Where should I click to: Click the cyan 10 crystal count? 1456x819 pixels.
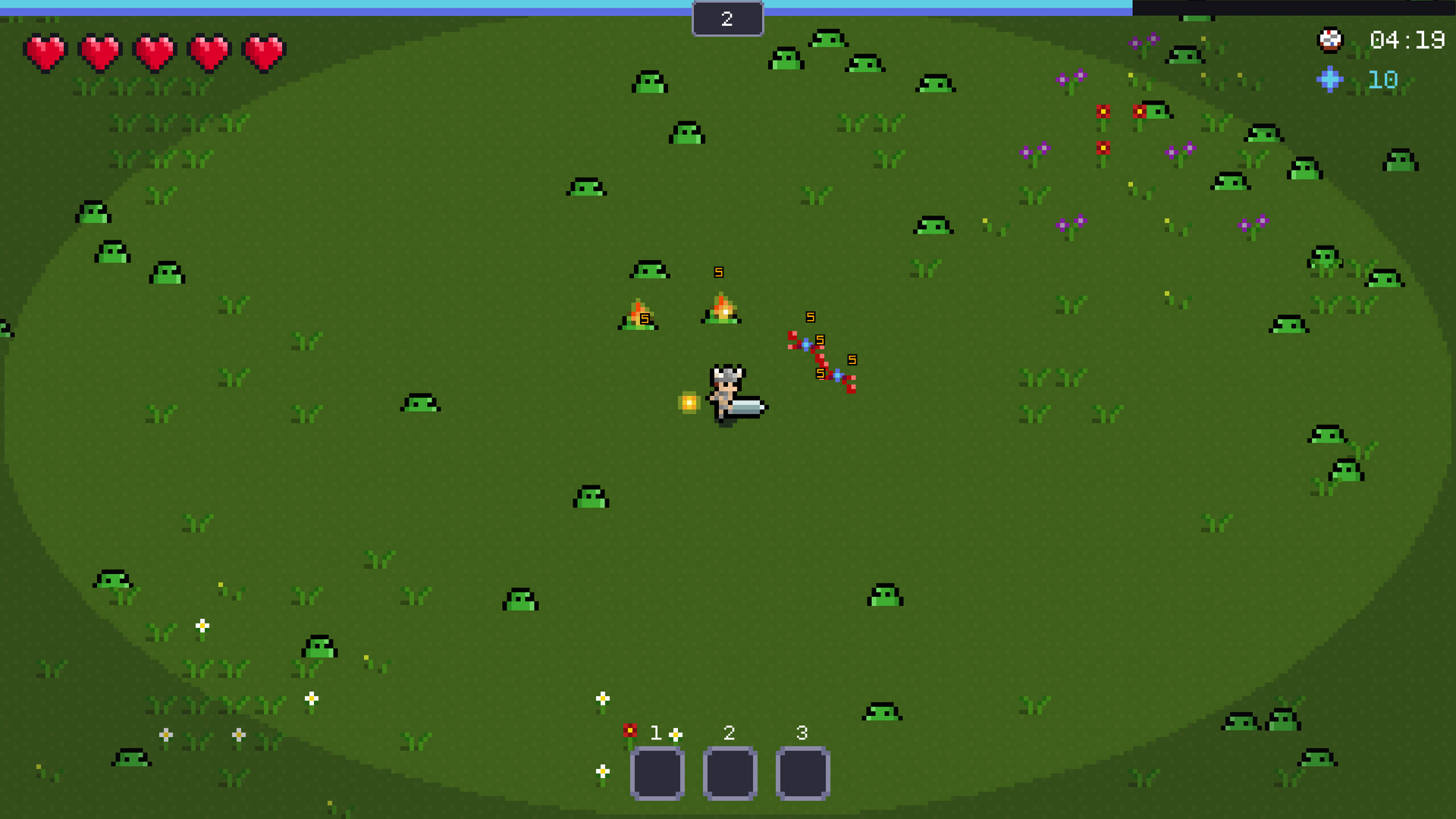[x=1380, y=80]
